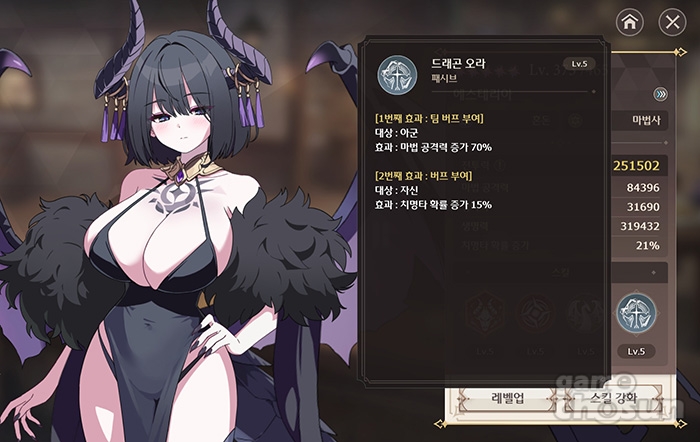Return to the home screen
The image size is (700, 442).
click(629, 21)
